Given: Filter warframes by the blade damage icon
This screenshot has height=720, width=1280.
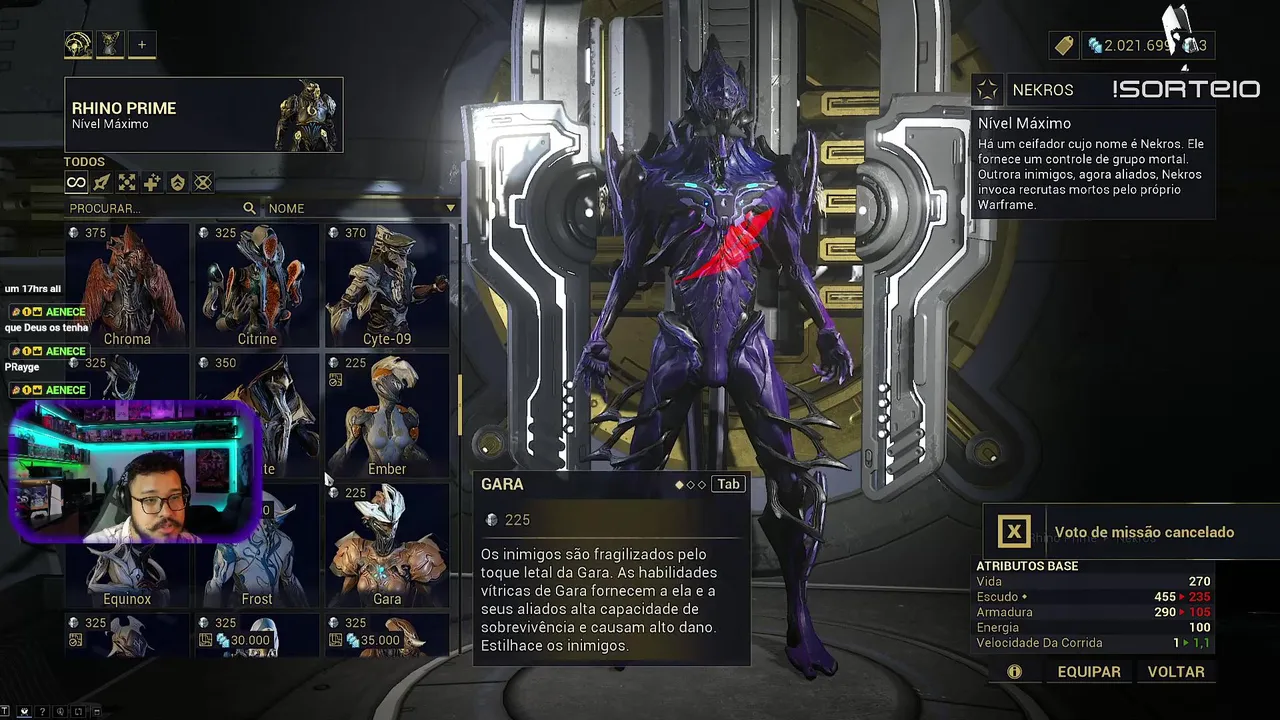Looking at the screenshot, I should pyautogui.click(x=101, y=183).
